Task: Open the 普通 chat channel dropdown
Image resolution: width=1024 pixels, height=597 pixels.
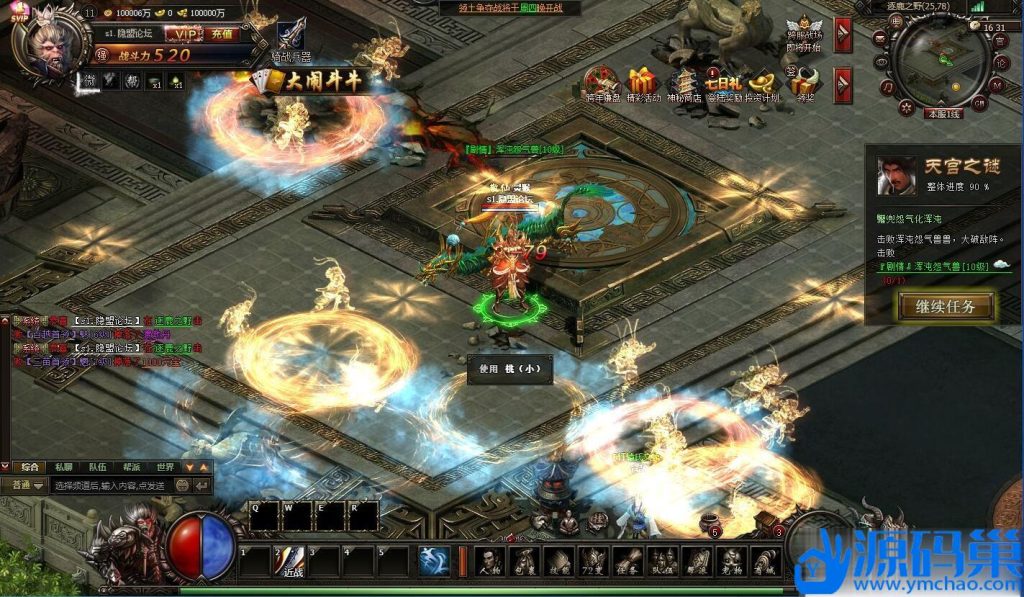Action: (26, 485)
